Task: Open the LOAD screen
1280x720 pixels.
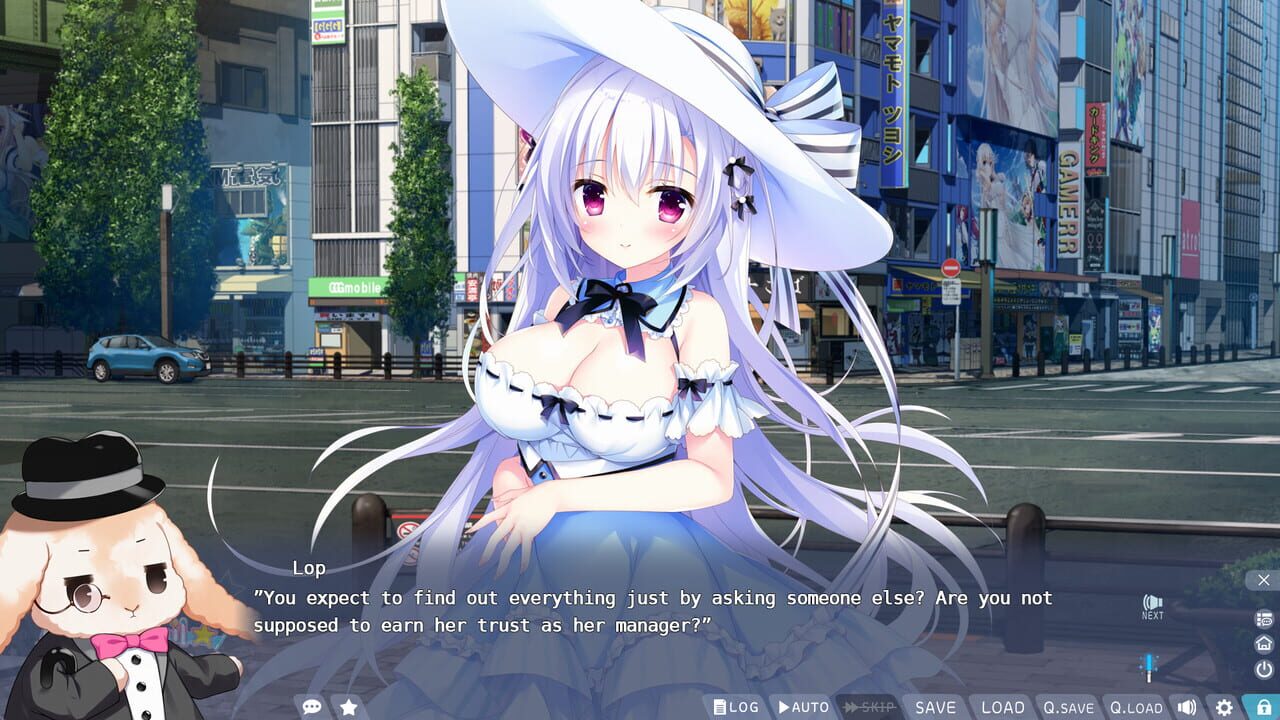Action: click(x=1003, y=706)
